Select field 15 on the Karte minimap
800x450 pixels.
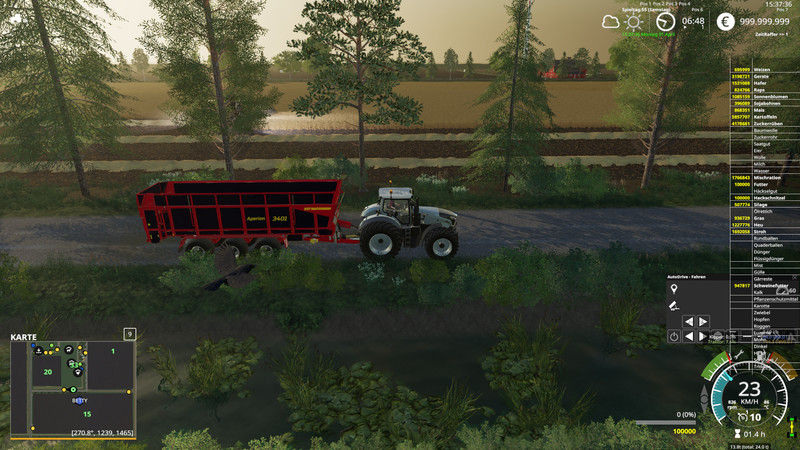click(x=87, y=413)
